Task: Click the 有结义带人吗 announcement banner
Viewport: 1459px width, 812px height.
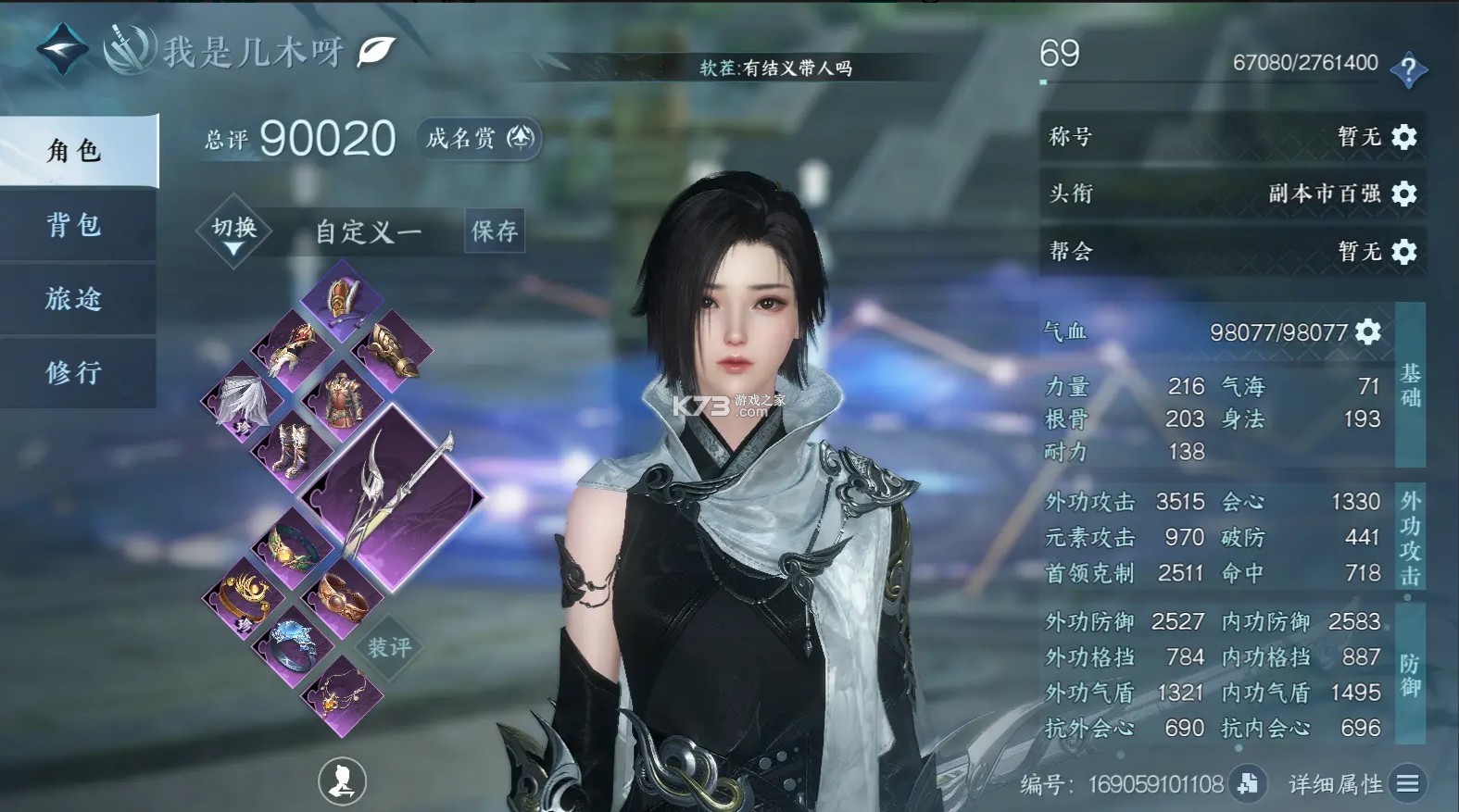Action: coord(775,67)
